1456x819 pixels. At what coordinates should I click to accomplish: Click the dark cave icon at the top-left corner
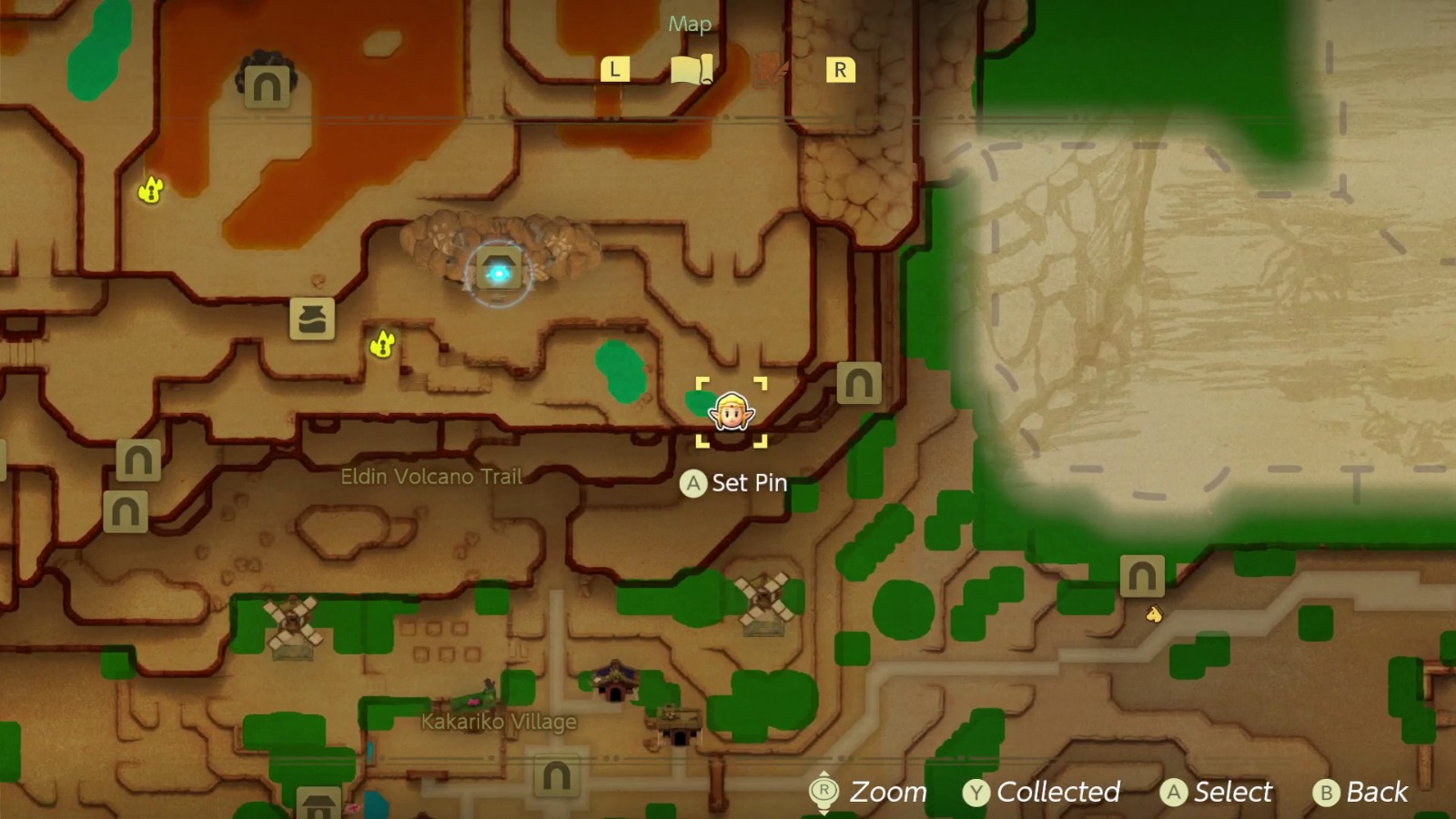pyautogui.click(x=265, y=86)
